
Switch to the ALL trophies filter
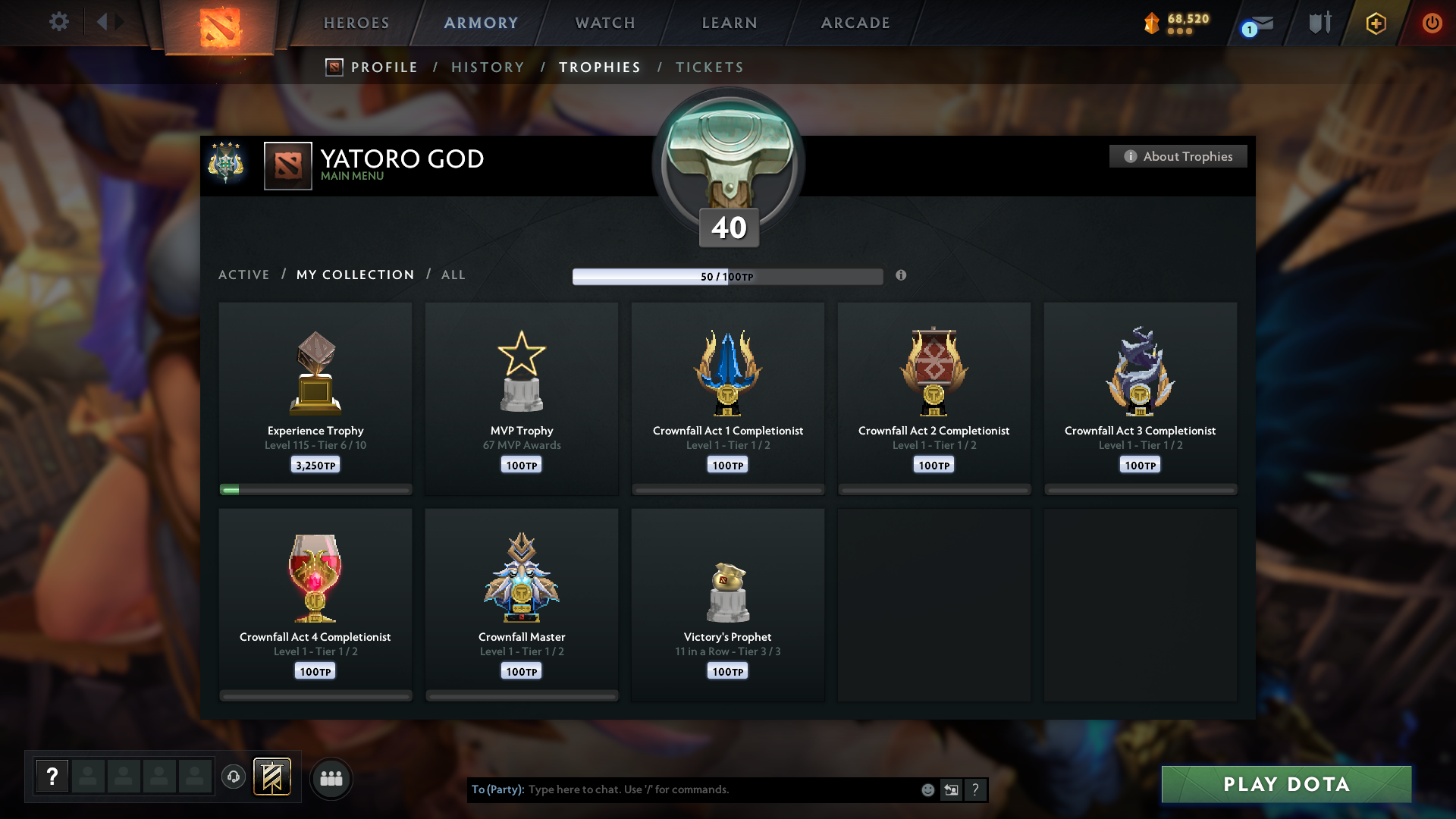pyautogui.click(x=453, y=275)
